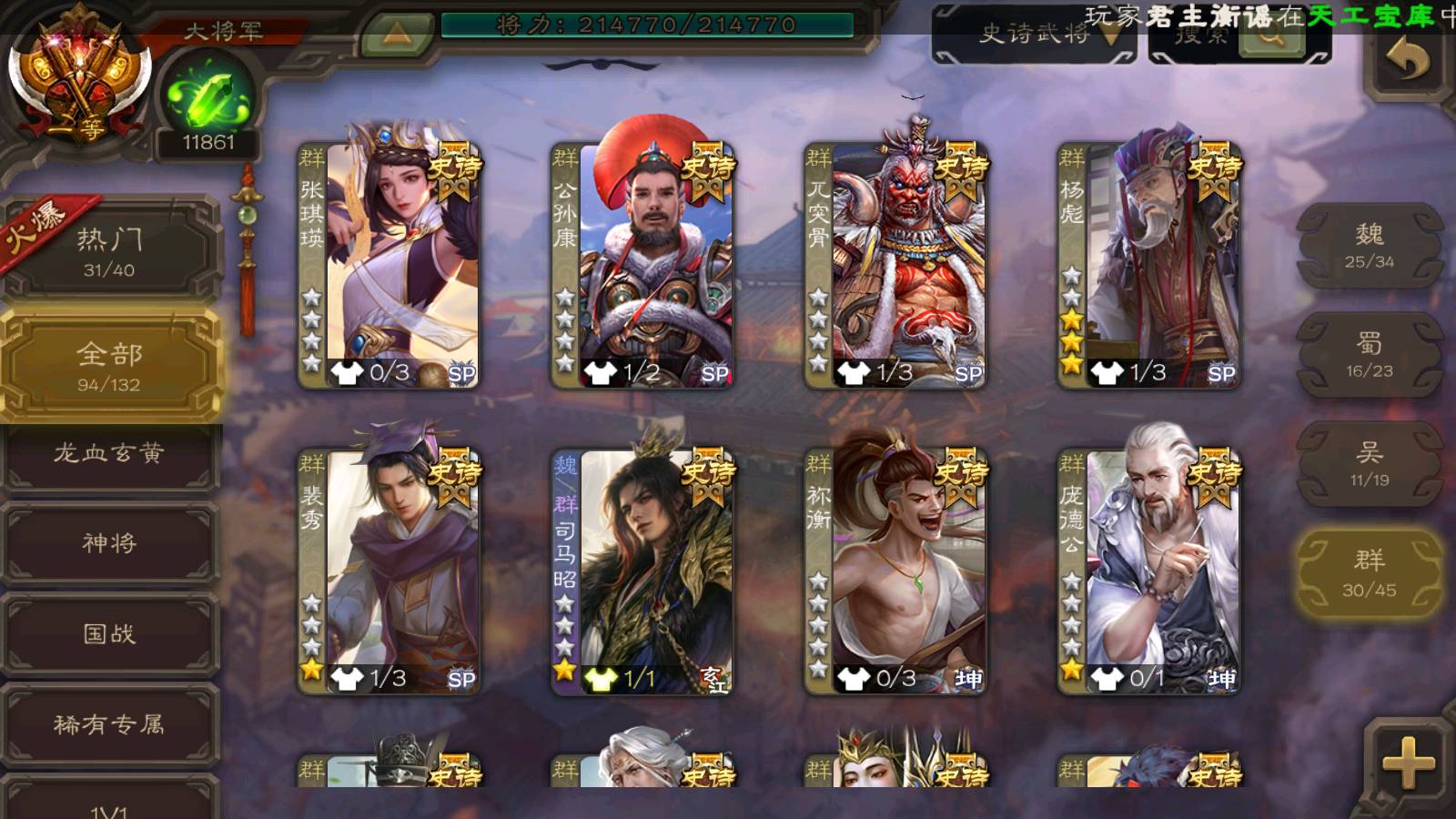Switch to the 神将 category

click(109, 543)
